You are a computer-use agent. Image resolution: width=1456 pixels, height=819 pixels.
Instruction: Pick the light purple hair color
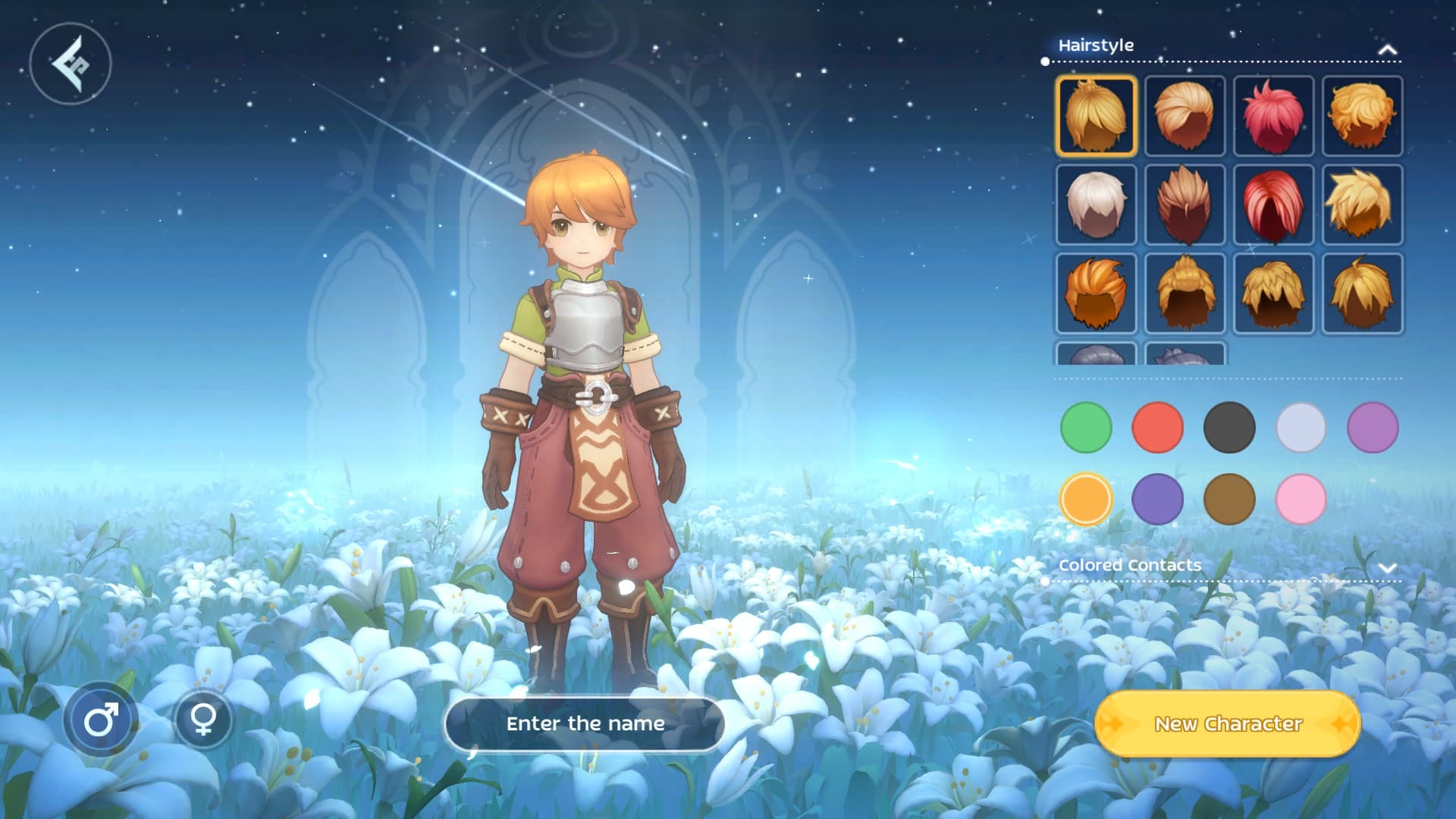[x=1373, y=428]
